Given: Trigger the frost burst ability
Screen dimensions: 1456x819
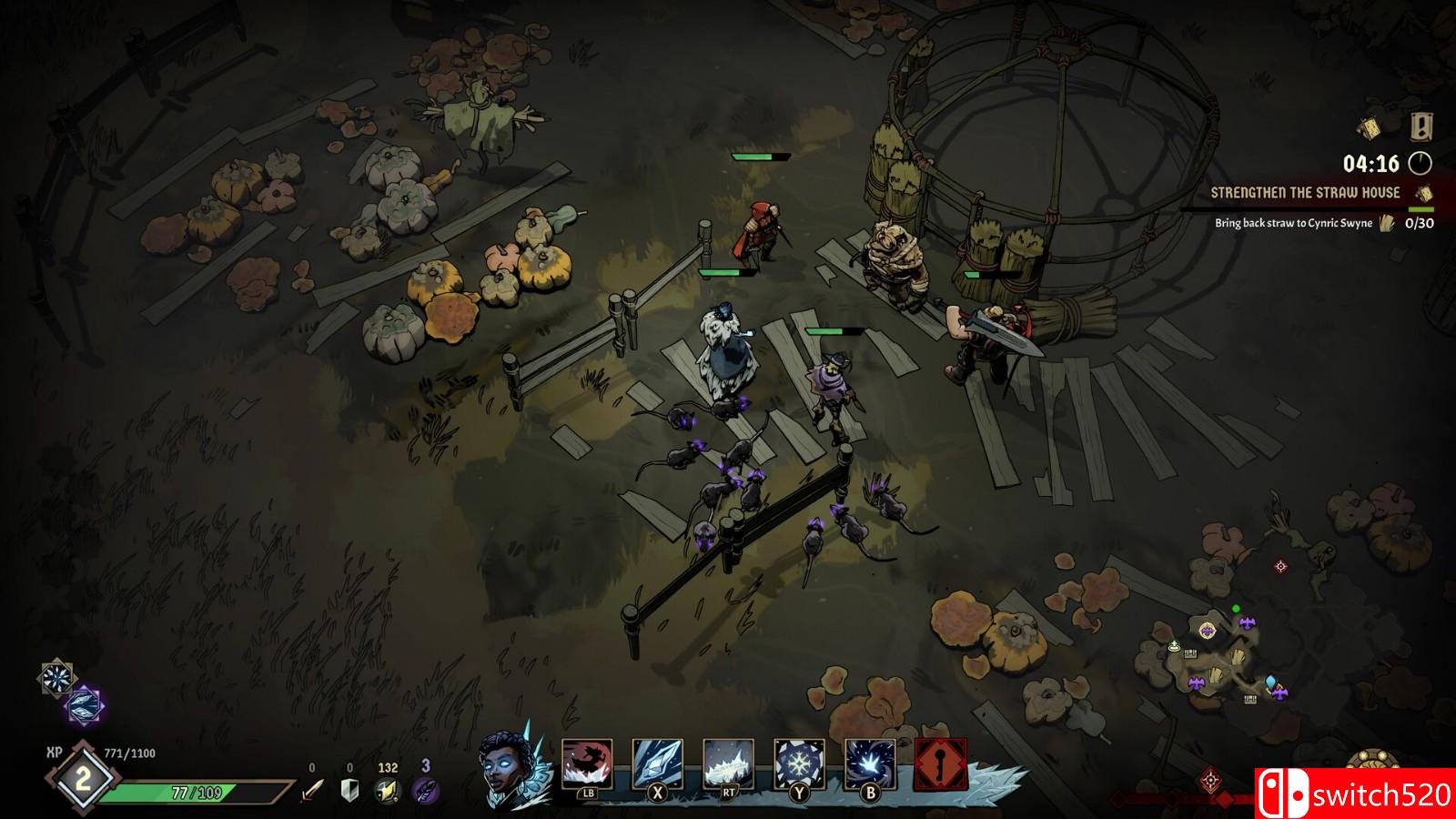Looking at the screenshot, I should 870,764.
